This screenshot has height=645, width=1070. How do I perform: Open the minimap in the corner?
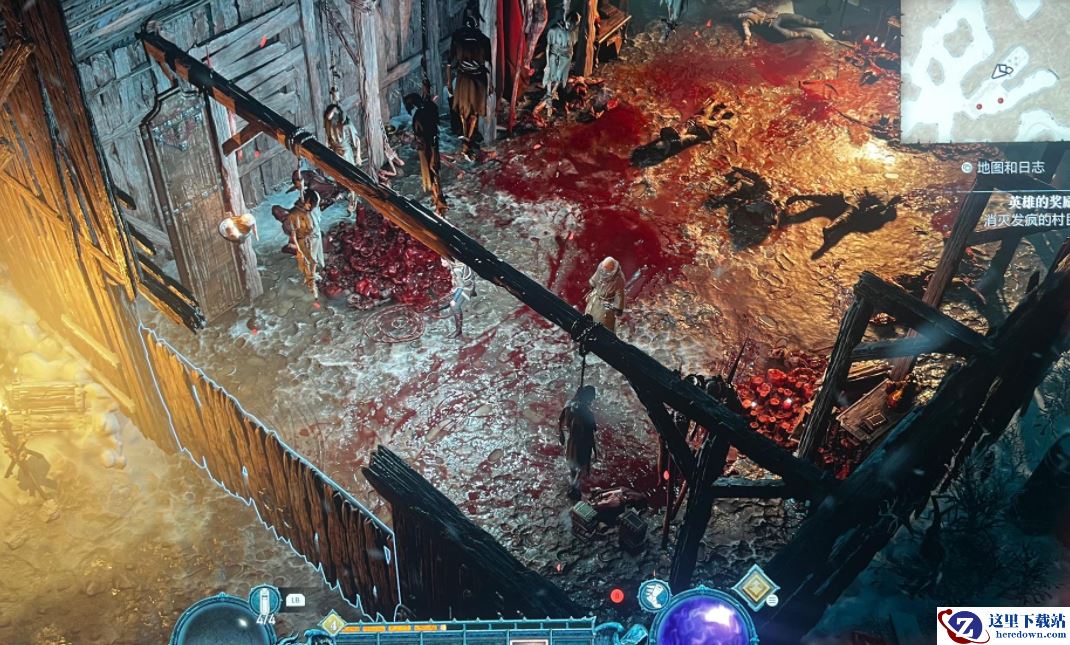click(x=985, y=70)
